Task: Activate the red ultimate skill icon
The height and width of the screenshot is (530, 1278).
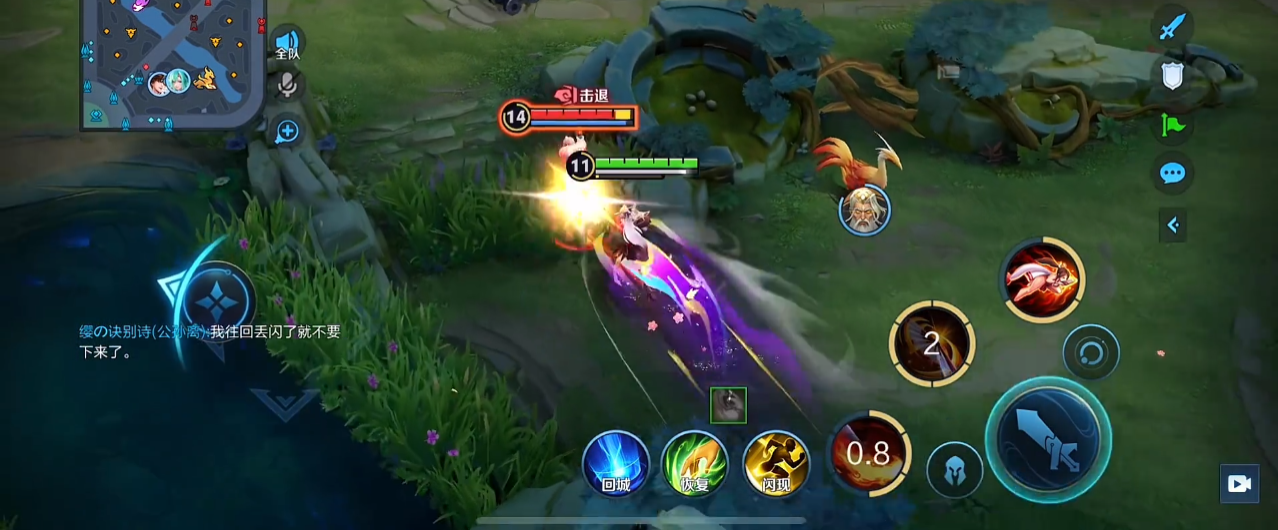Action: tap(1043, 279)
